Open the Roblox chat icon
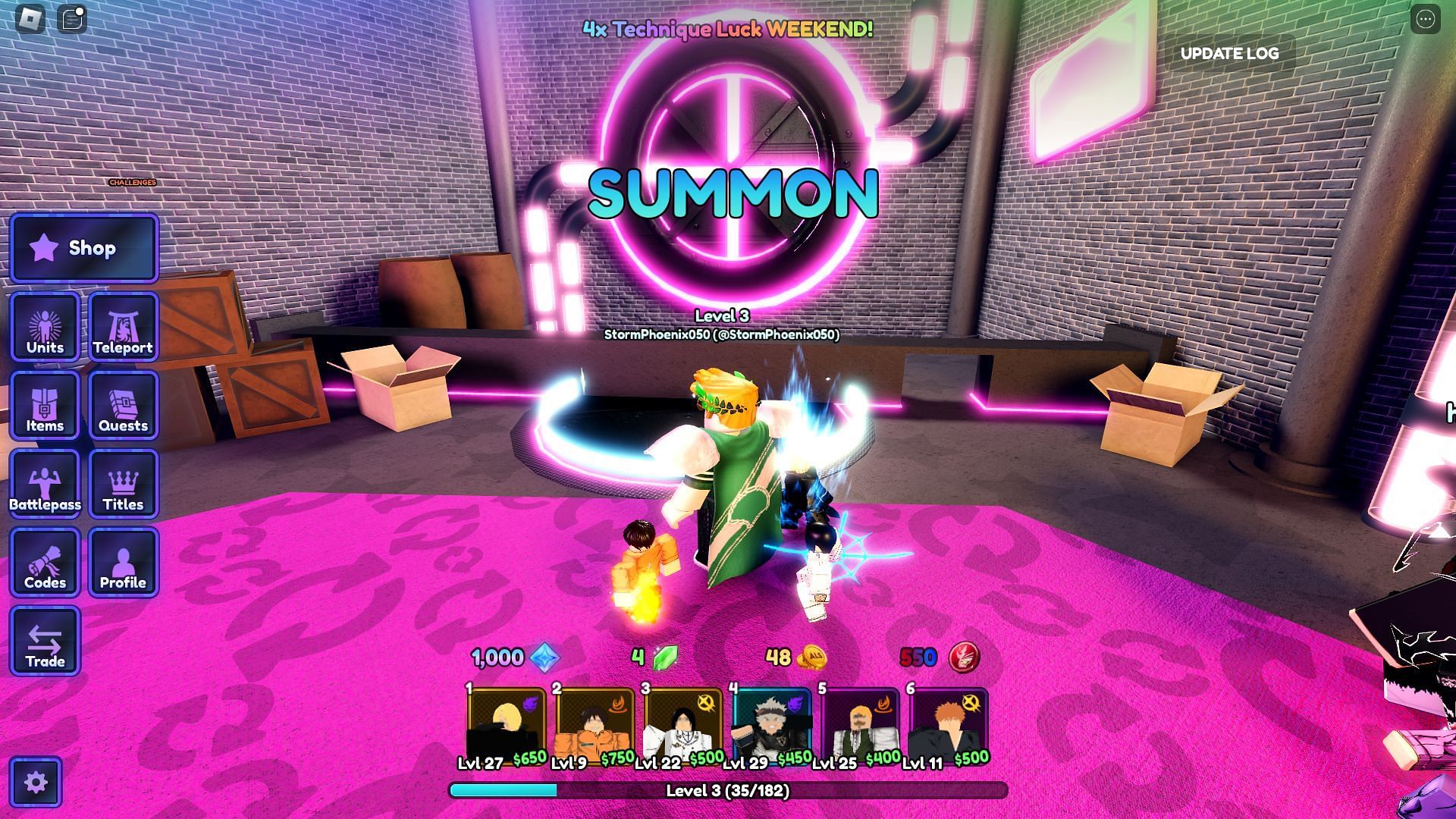The image size is (1456, 819). point(73,19)
